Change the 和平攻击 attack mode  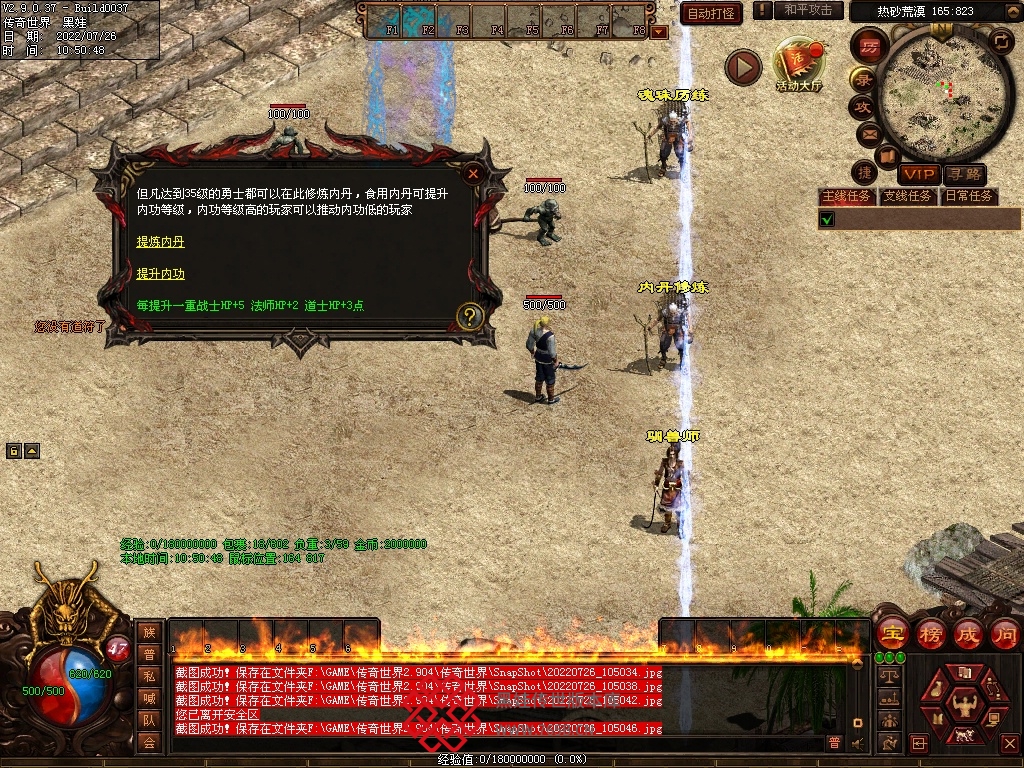pyautogui.click(x=809, y=10)
